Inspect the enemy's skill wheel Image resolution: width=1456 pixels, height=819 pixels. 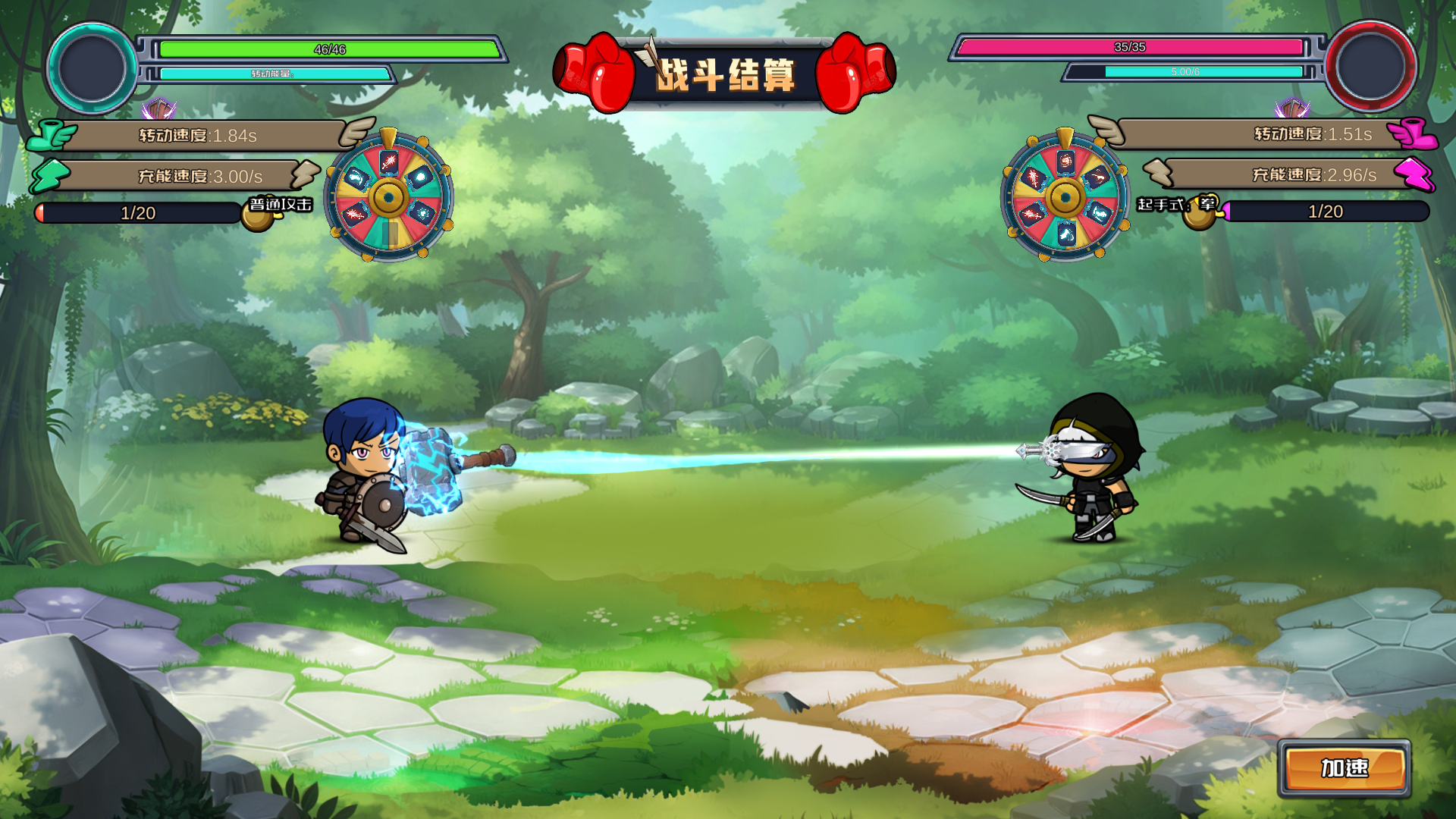click(1065, 196)
